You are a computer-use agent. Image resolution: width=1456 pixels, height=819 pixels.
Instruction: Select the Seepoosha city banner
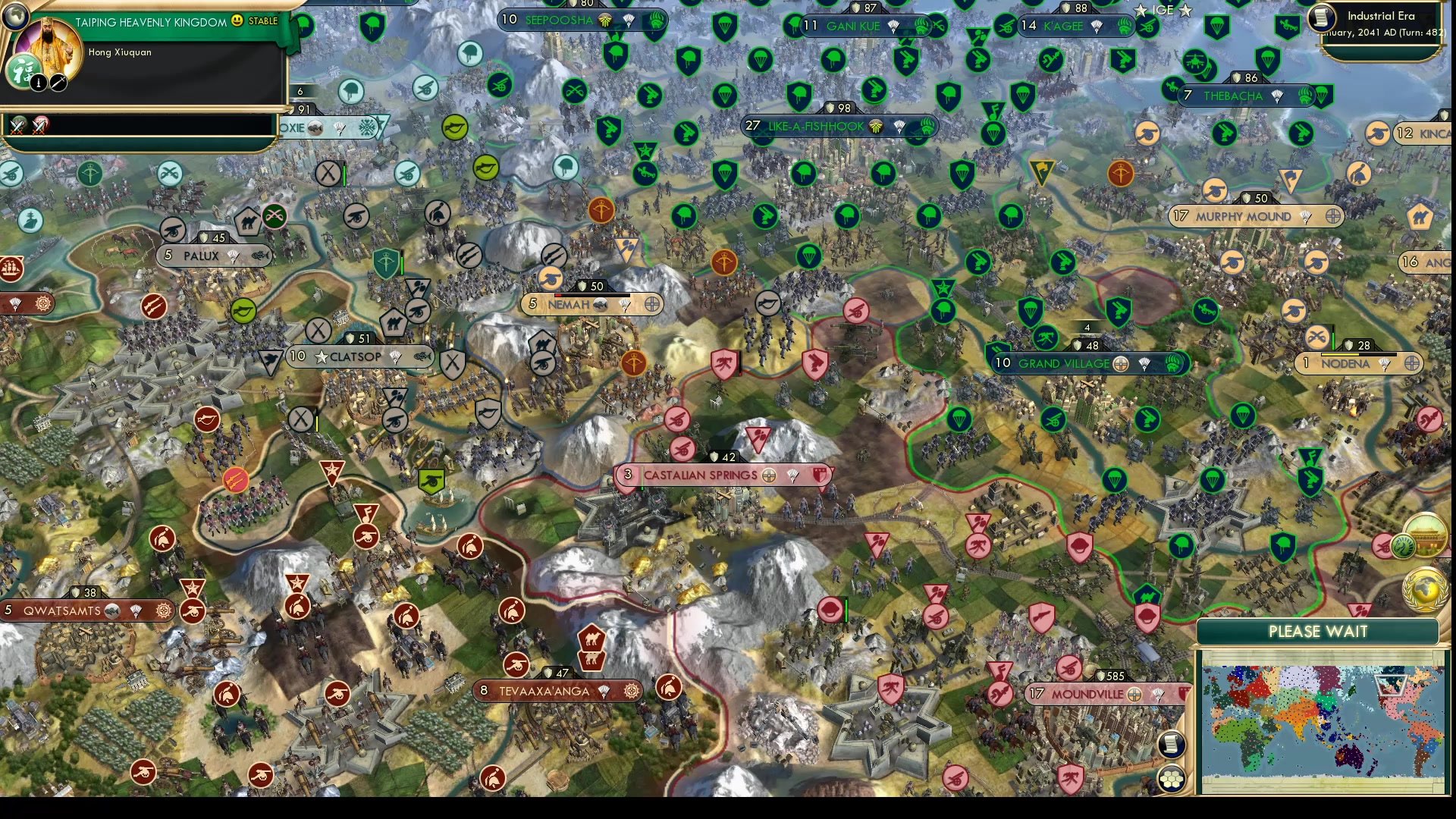pyautogui.click(x=559, y=20)
